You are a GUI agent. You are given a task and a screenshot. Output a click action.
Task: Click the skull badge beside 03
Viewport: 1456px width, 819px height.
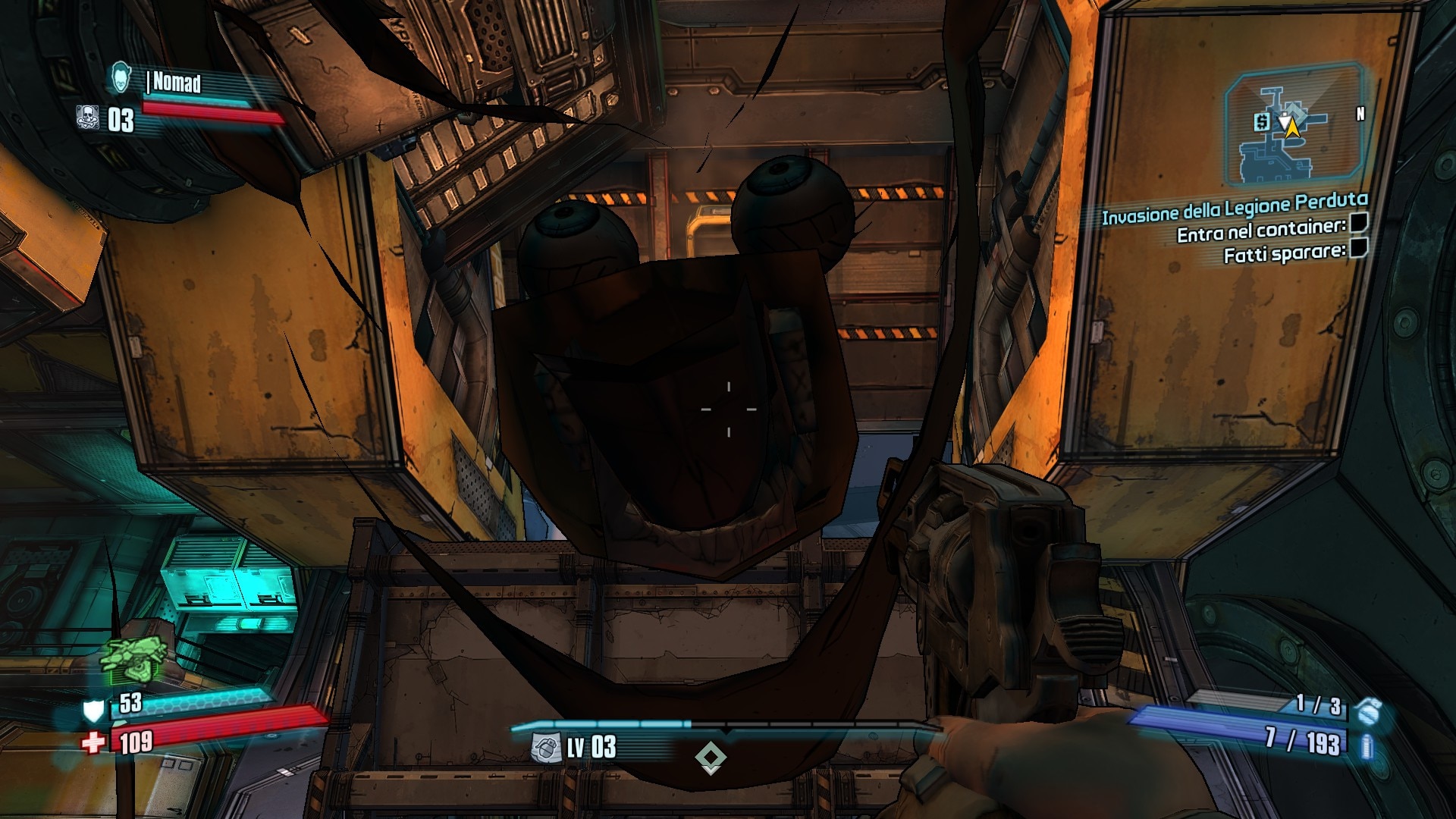point(88,118)
